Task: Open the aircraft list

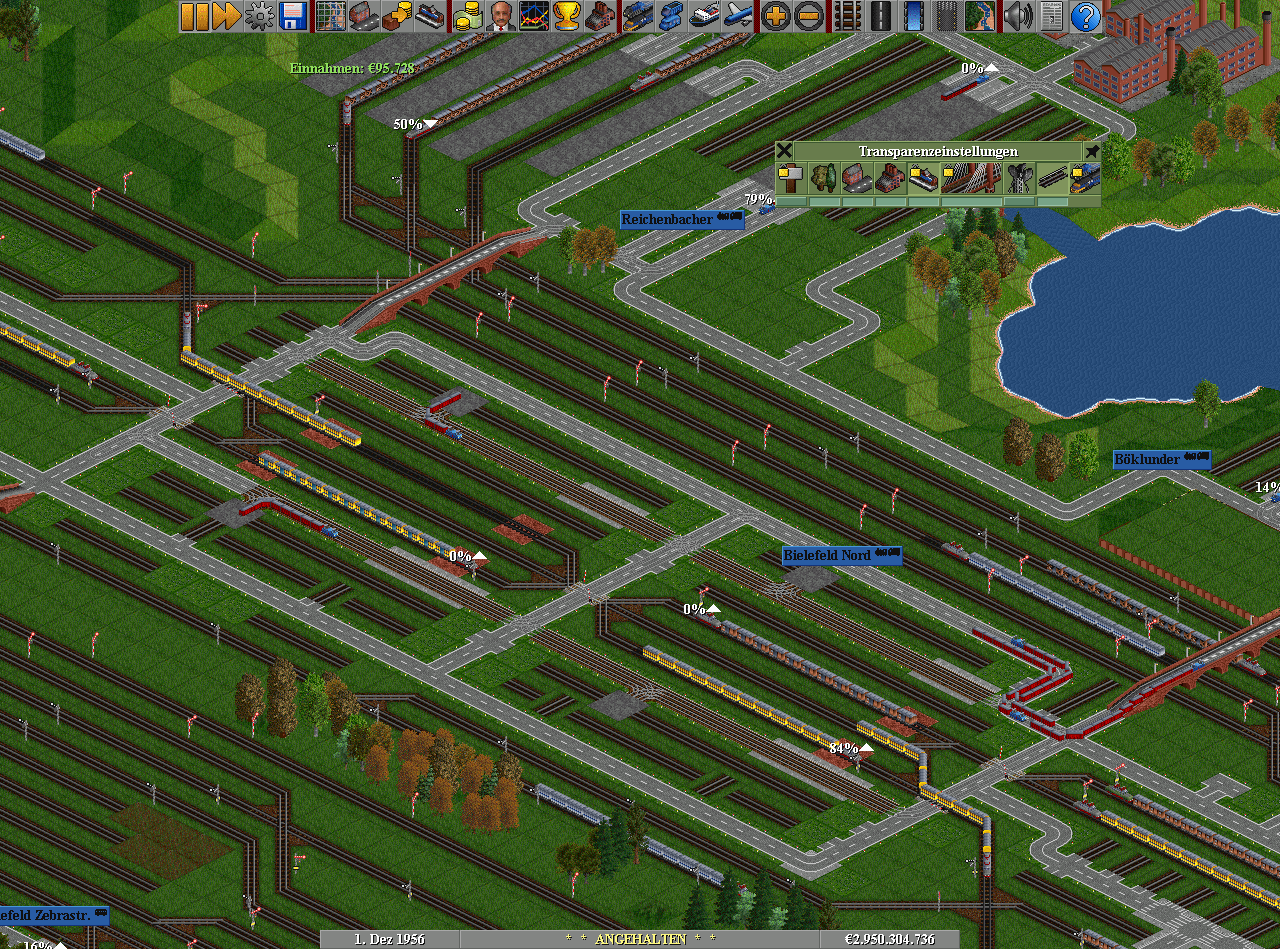Action: (738, 16)
